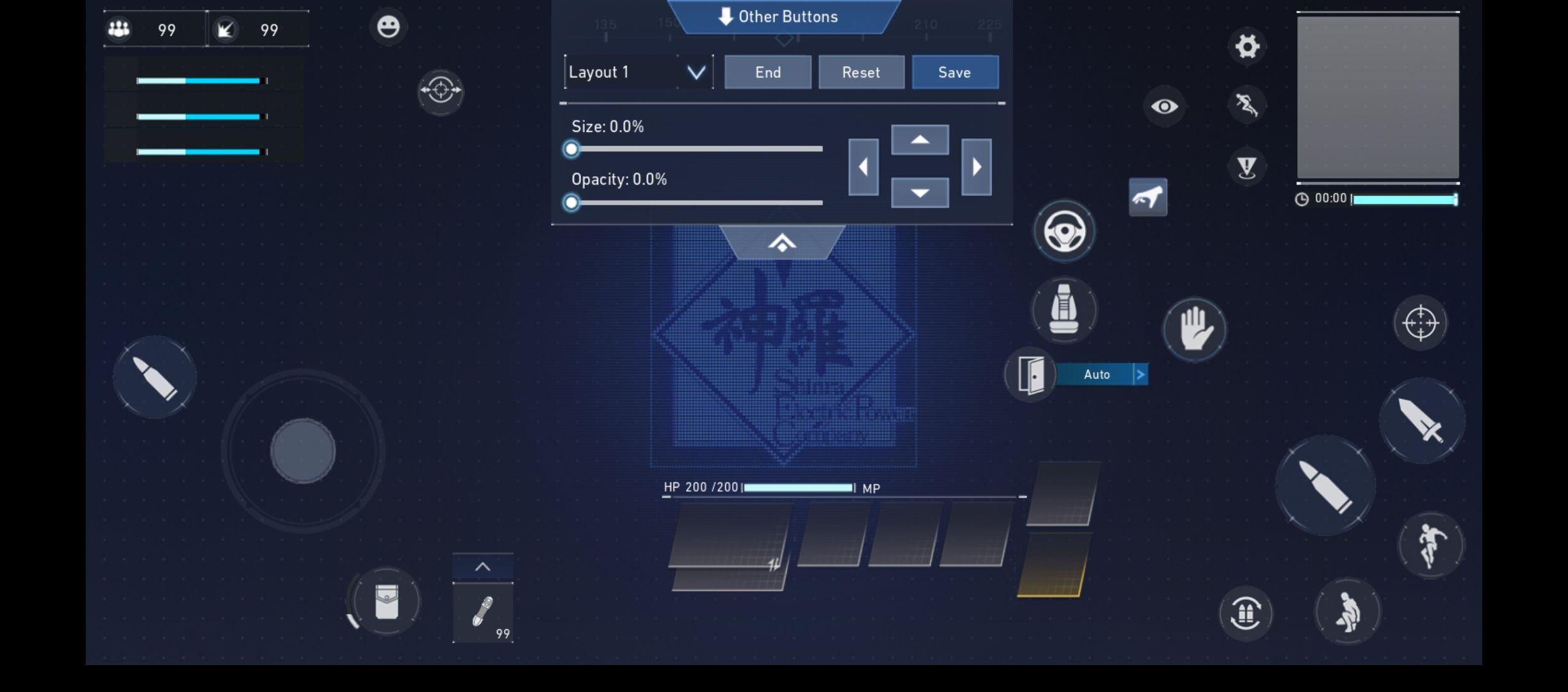Click the seat change icon

pyautogui.click(x=1063, y=311)
